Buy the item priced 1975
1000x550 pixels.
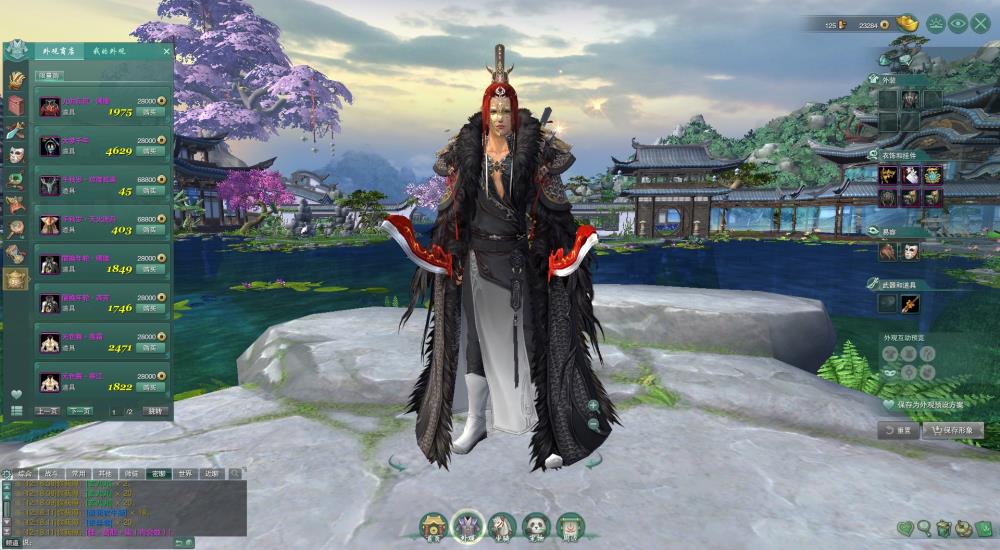150,112
